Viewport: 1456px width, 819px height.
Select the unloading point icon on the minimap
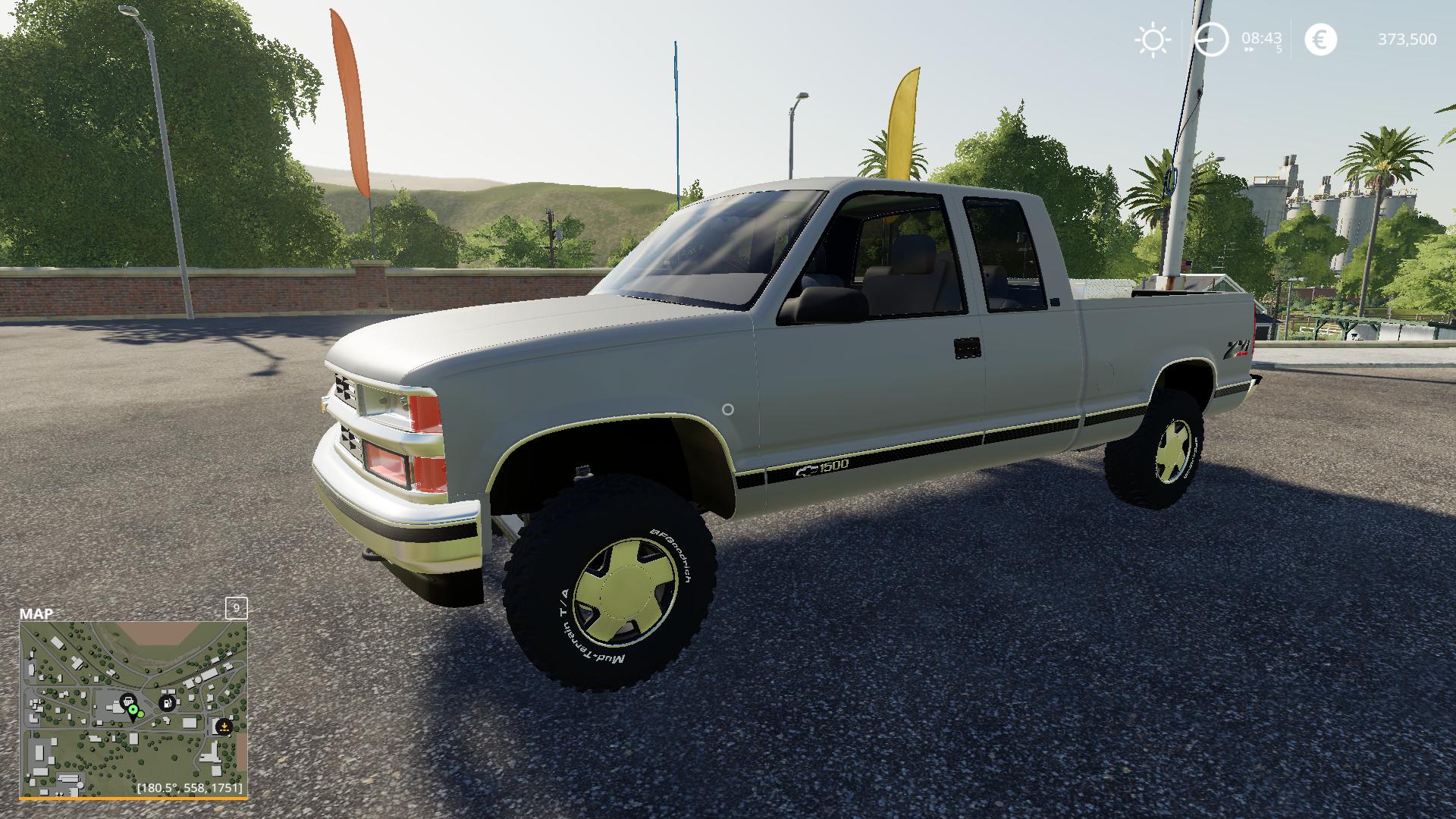(x=224, y=726)
